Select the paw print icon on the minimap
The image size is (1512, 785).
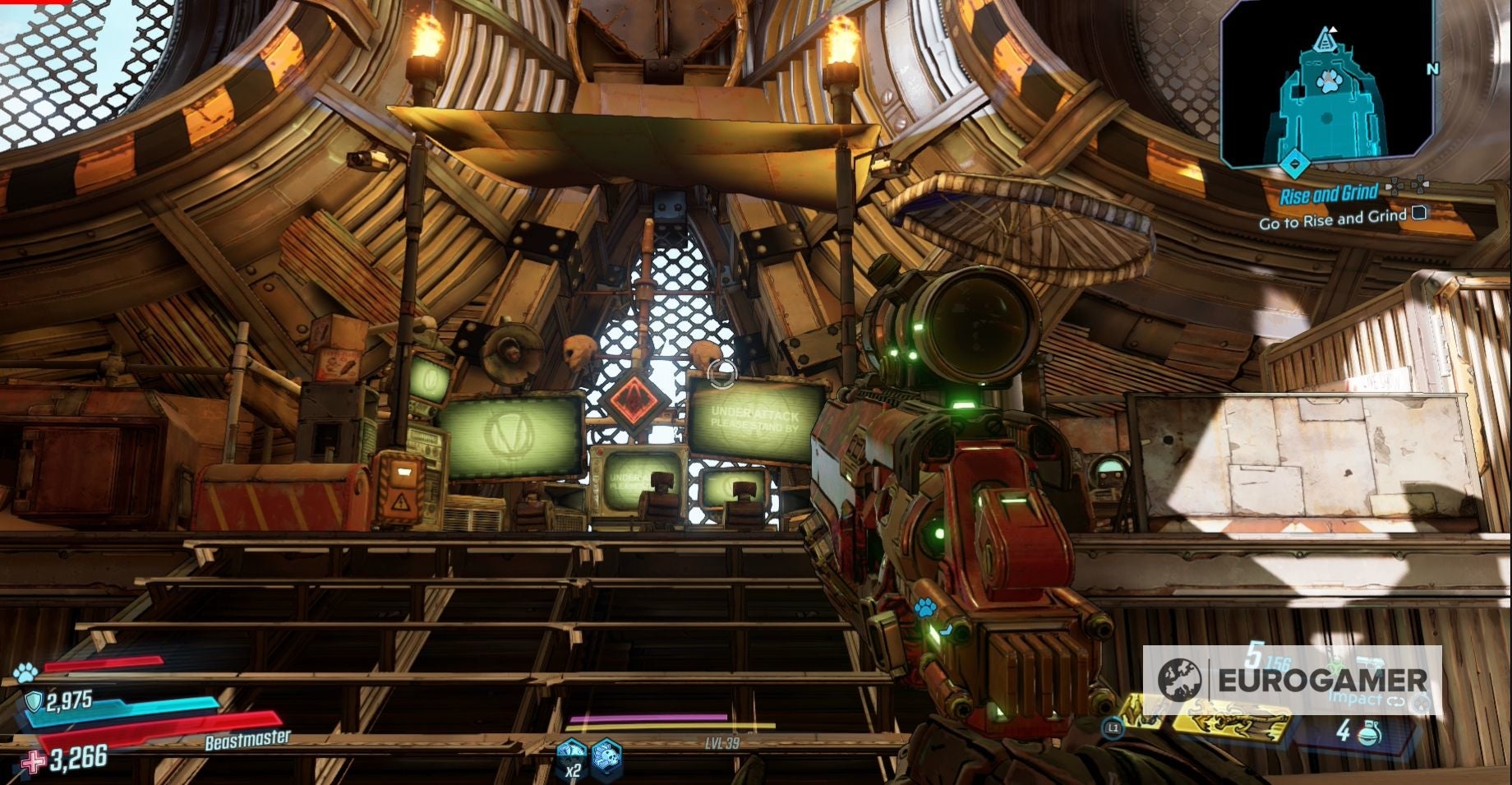pyautogui.click(x=1329, y=81)
